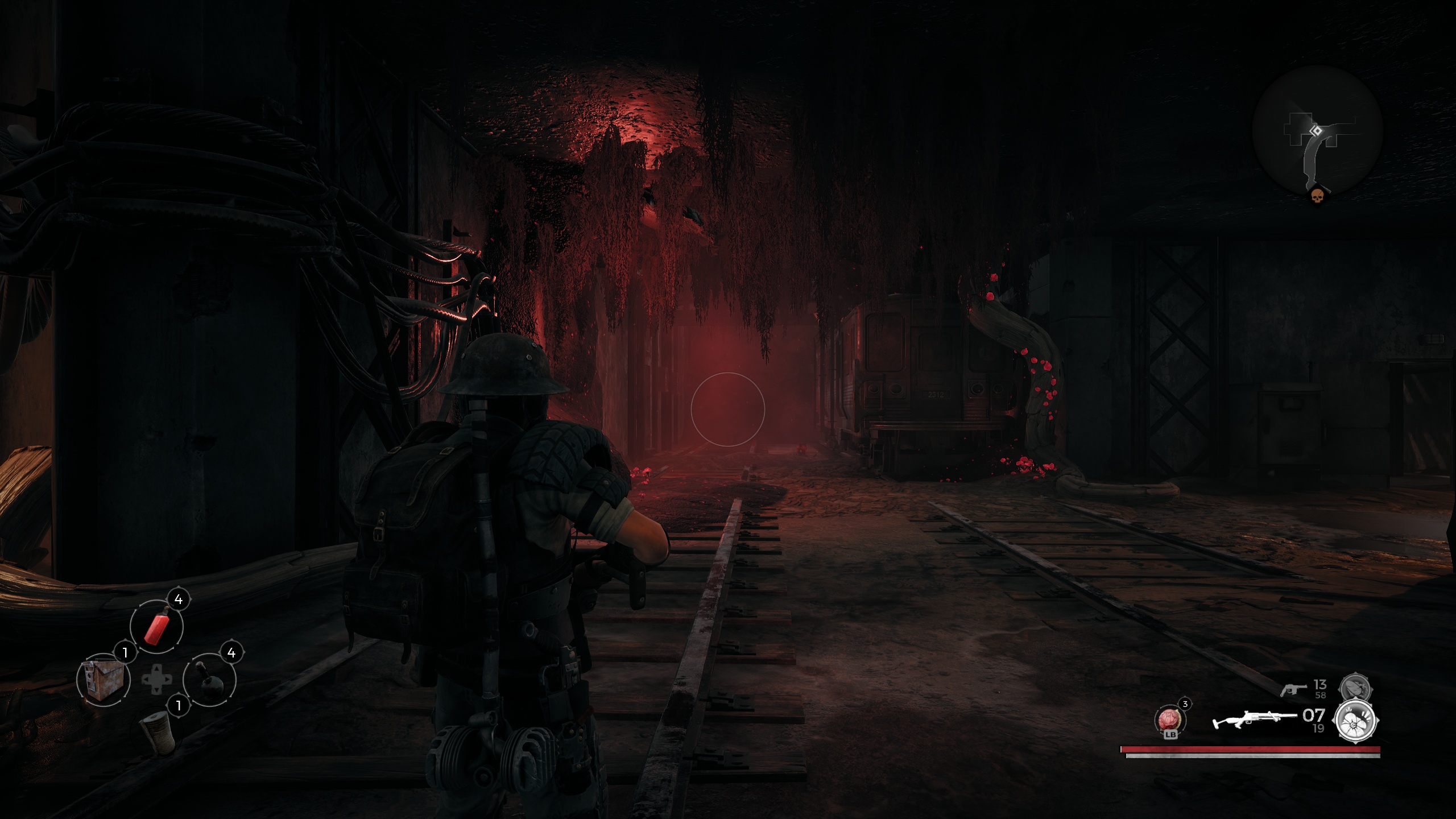This screenshot has width=1456, height=819.
Task: Use the rusty ammo box quick slot
Action: 103,680
